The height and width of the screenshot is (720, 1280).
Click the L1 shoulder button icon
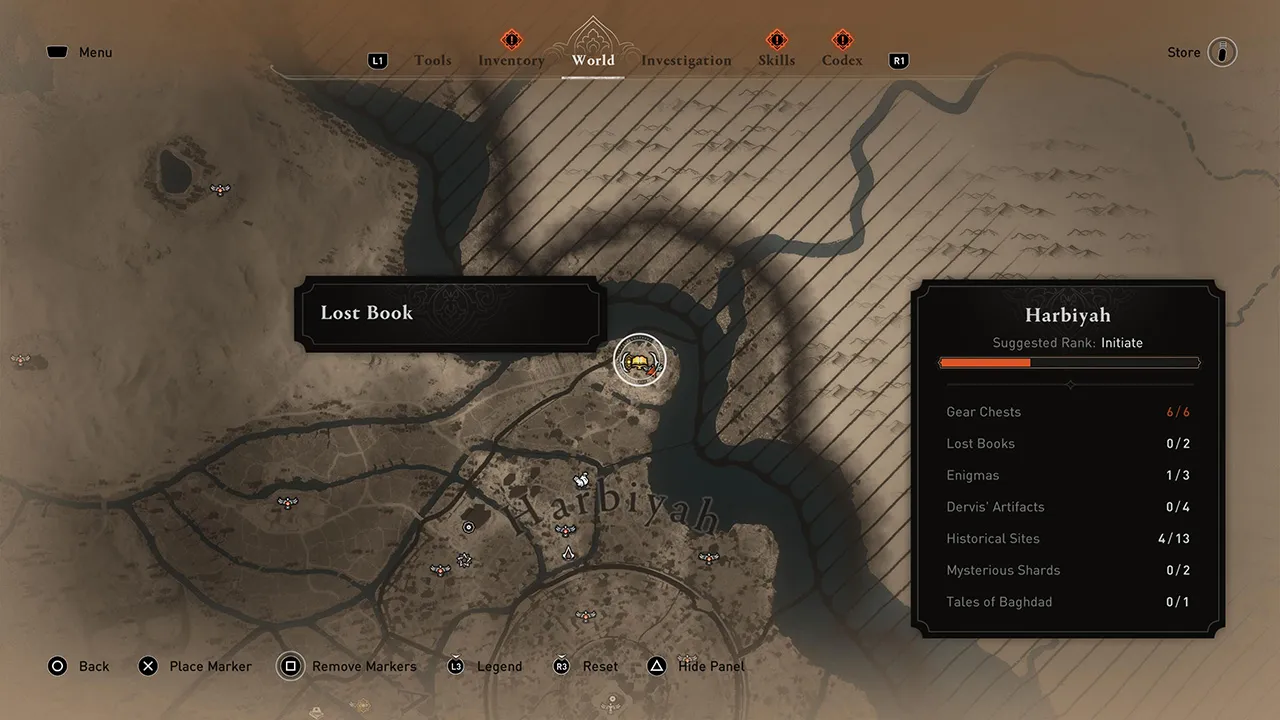point(377,60)
